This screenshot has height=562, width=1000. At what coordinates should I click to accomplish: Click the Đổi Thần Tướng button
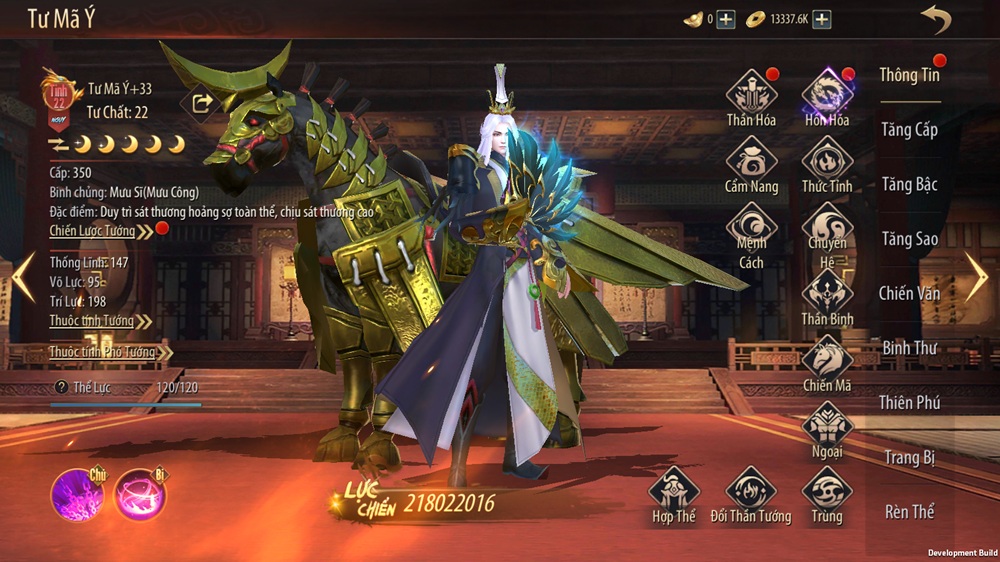pyautogui.click(x=750, y=492)
